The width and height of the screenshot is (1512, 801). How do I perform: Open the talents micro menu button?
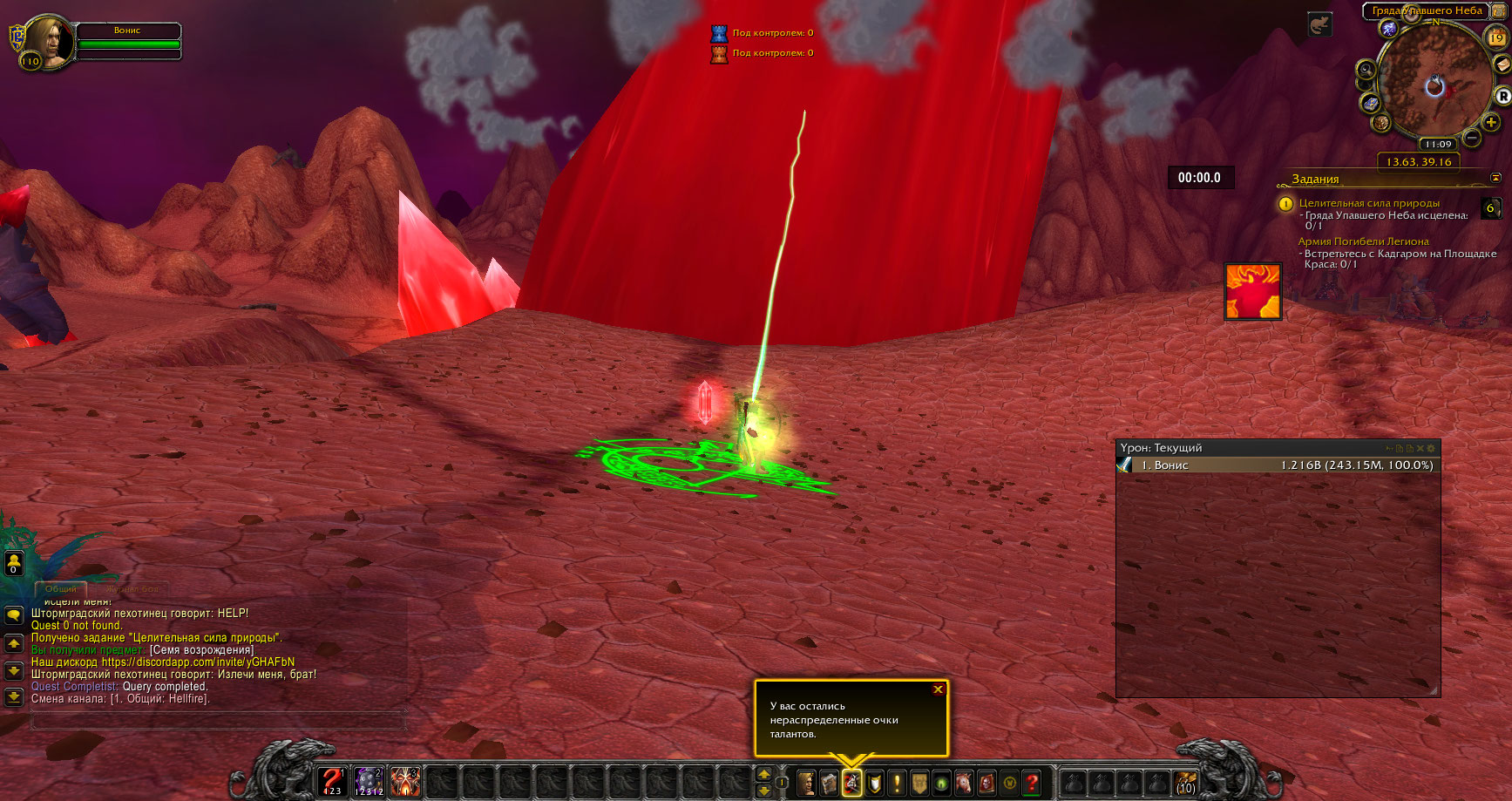point(851,783)
